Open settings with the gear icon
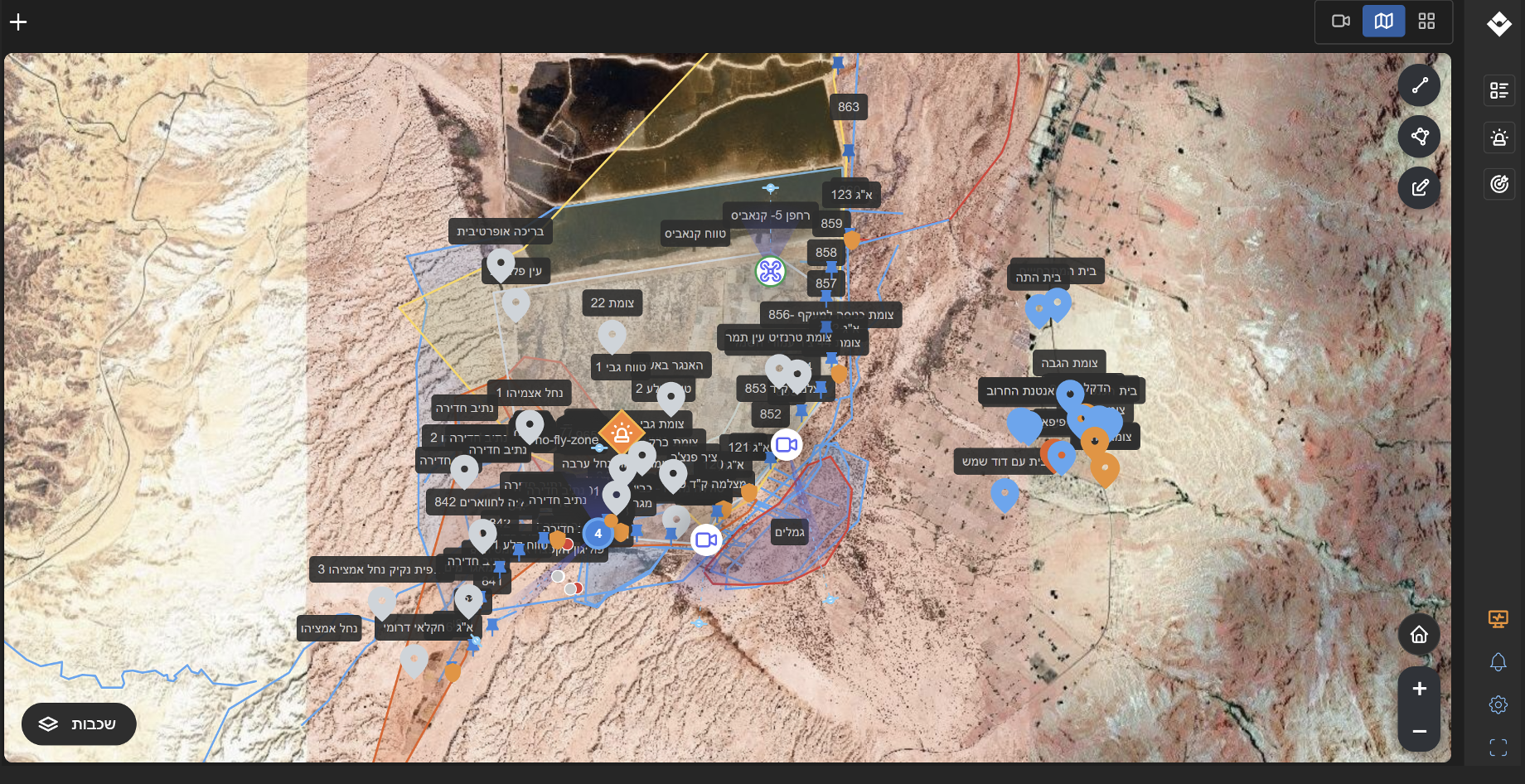 1498,704
